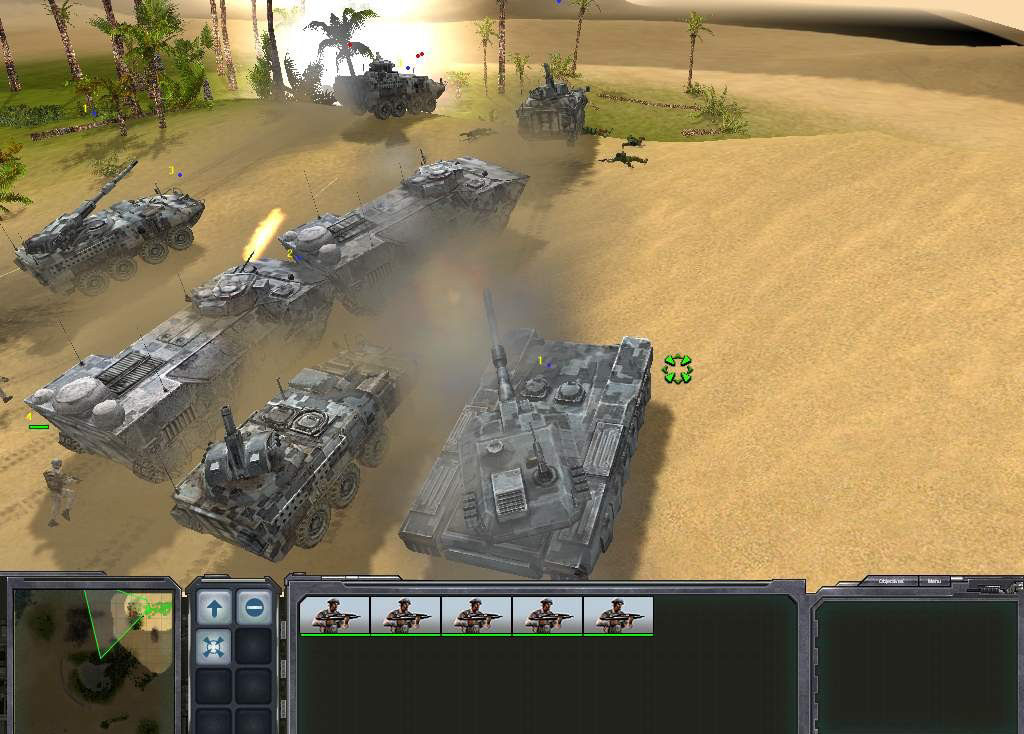The image size is (1024, 734).
Task: Open the Objectives panel
Action: coord(892,581)
